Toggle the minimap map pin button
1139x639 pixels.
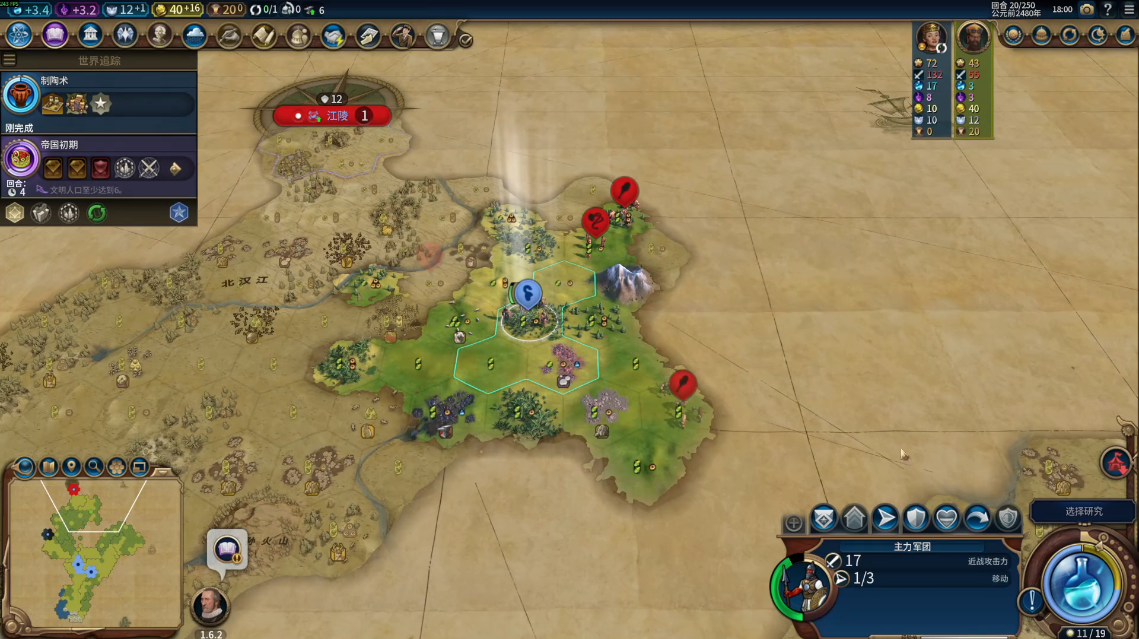pos(71,466)
